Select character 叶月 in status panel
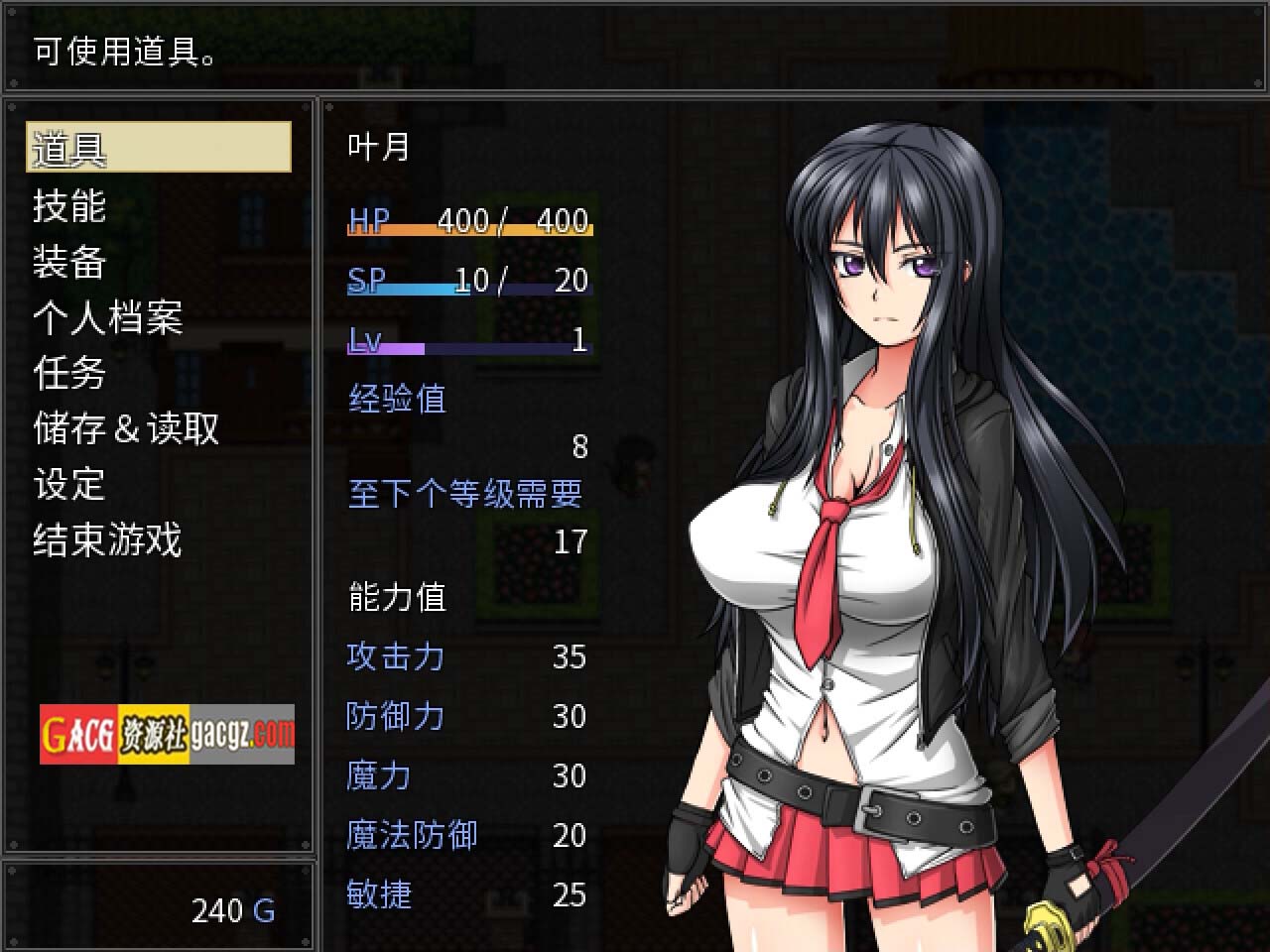The image size is (1270, 952). click(379, 148)
